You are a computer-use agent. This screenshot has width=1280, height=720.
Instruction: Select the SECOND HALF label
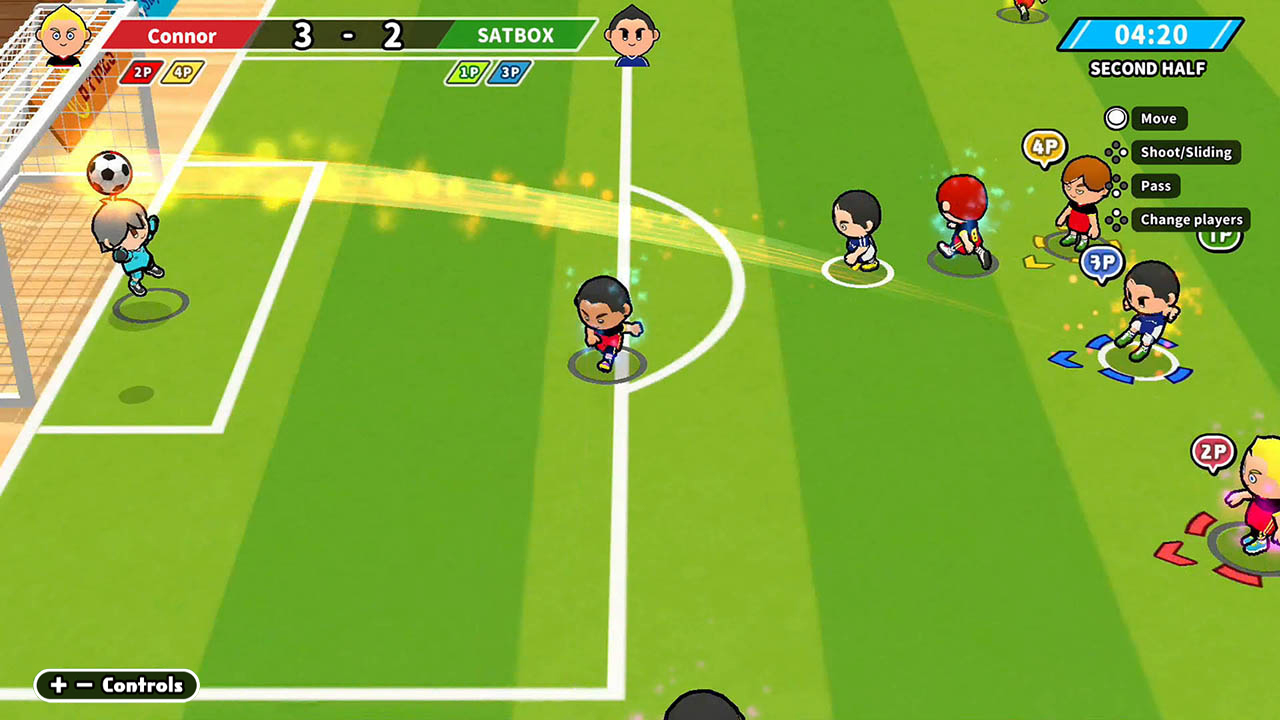point(1148,69)
